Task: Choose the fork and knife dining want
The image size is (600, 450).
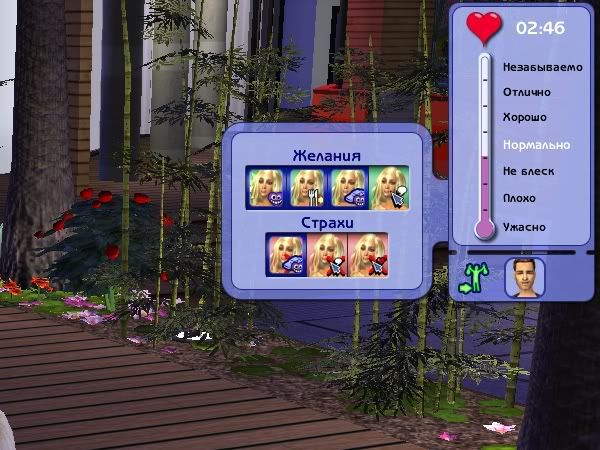Action: (307, 187)
